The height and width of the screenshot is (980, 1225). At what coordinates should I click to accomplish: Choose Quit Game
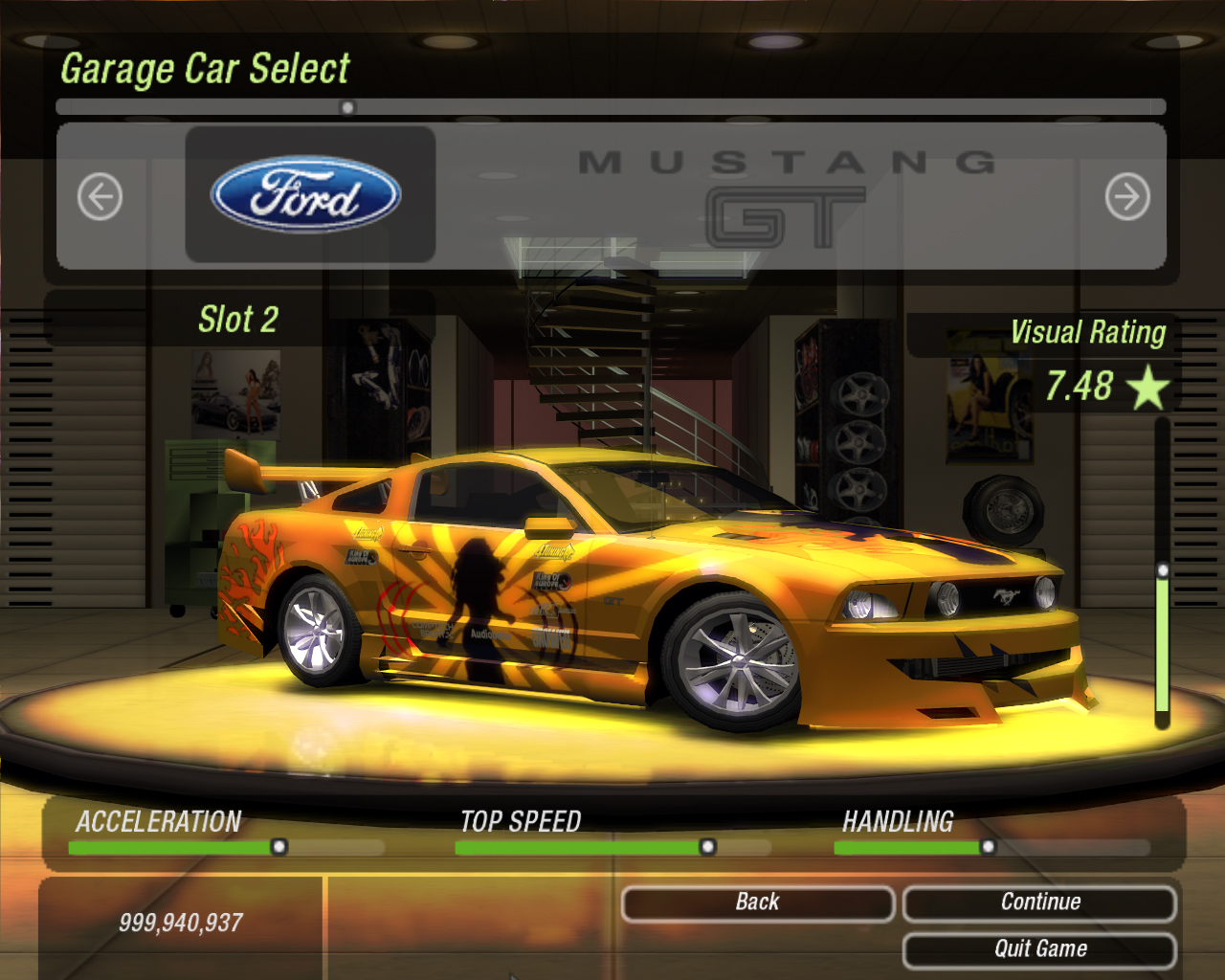click(x=1039, y=949)
